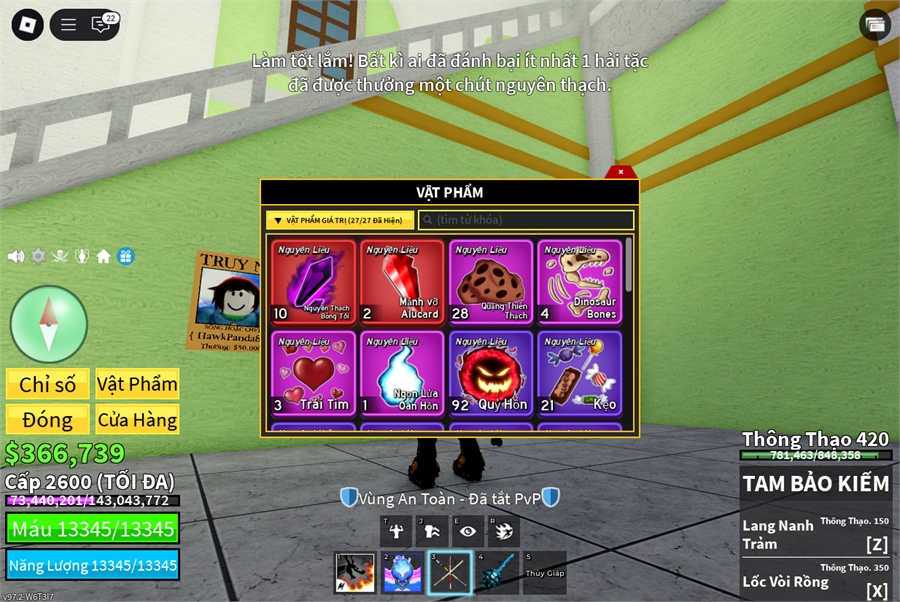900x602 pixels.
Task: Open the Vật Phẩm Giá Trị filter dropdown
Action: pos(340,220)
